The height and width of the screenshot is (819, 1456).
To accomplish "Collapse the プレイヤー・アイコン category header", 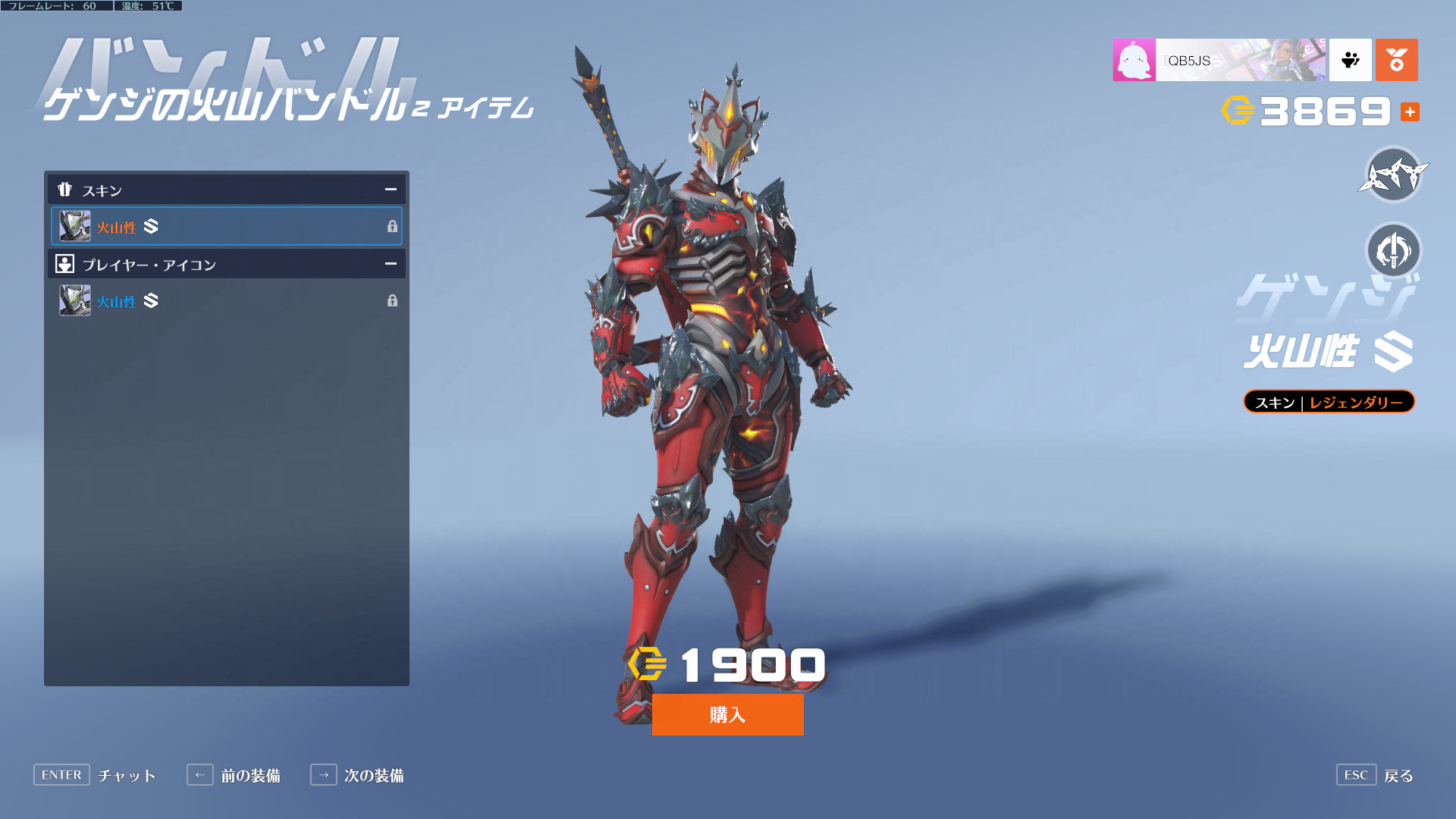I will tap(391, 264).
